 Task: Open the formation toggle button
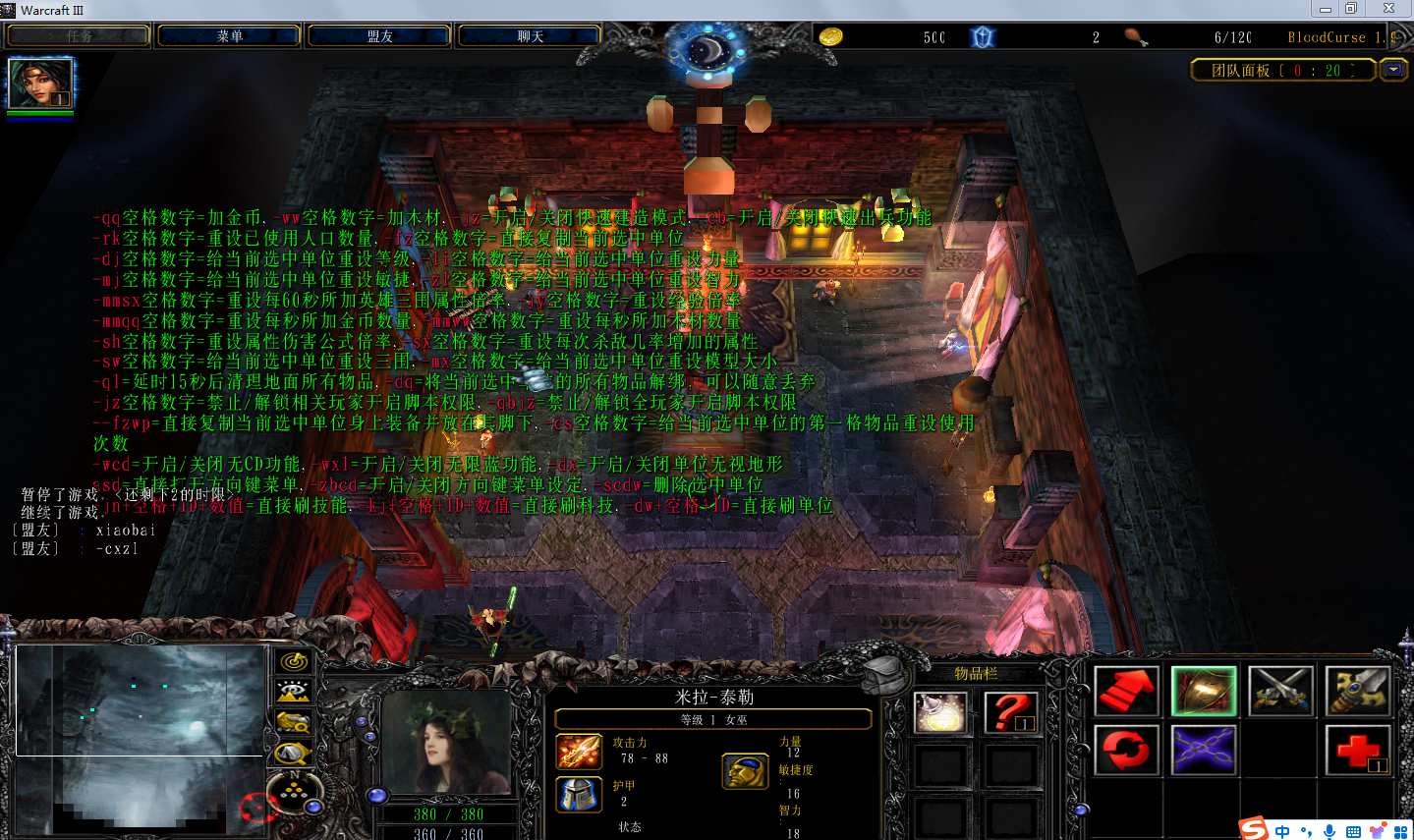[x=293, y=788]
